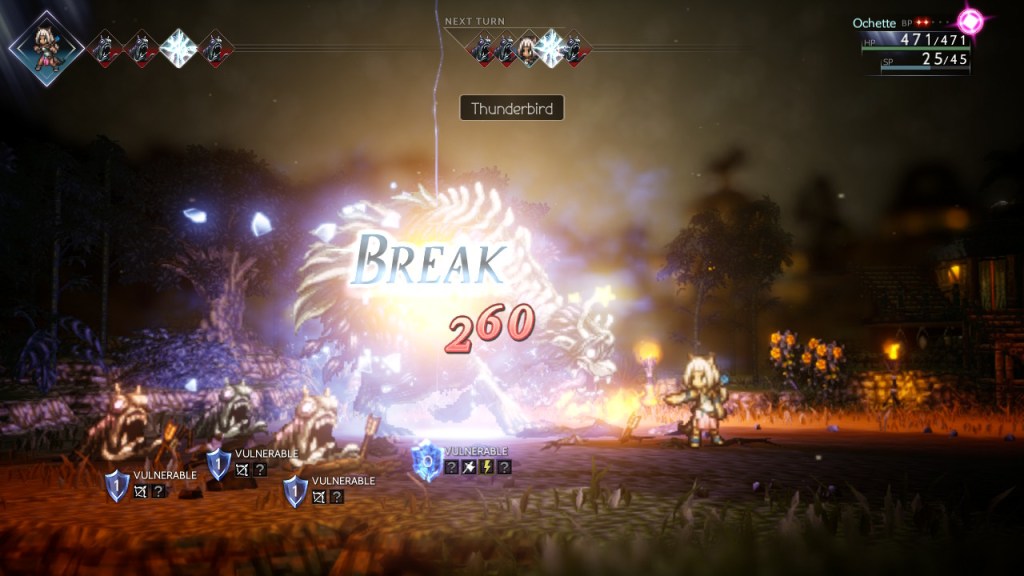The image size is (1024, 576).
Task: Click the white crystal icon in current turn order
Action: (178, 48)
